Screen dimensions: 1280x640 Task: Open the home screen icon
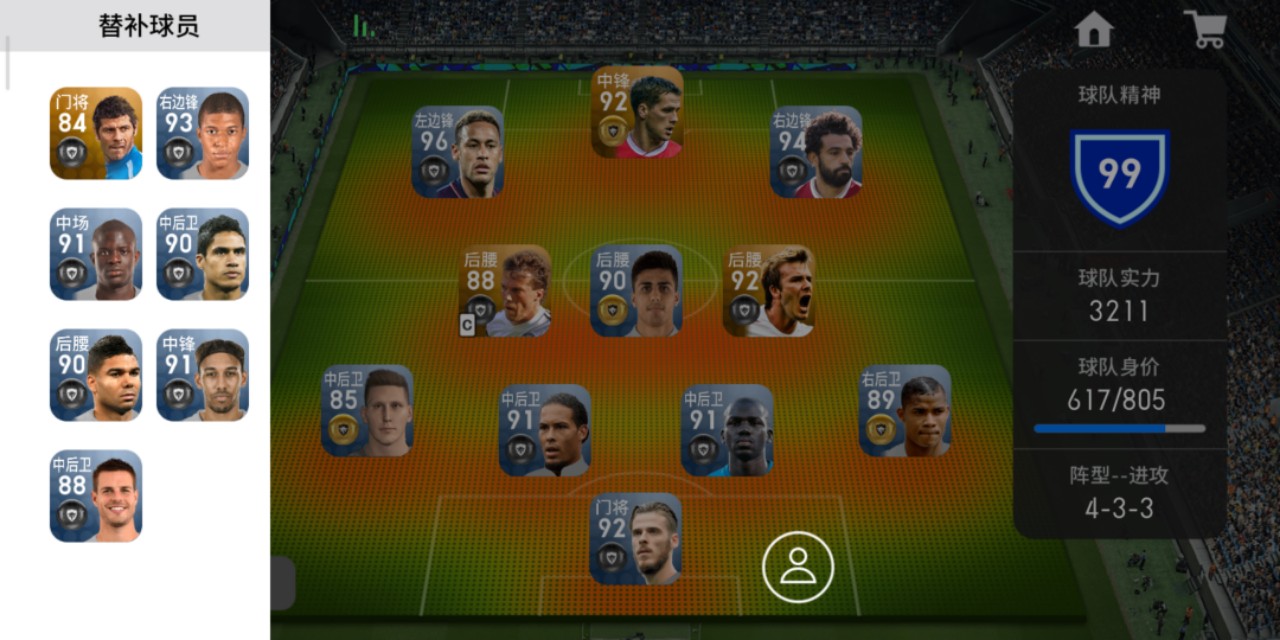(1094, 29)
